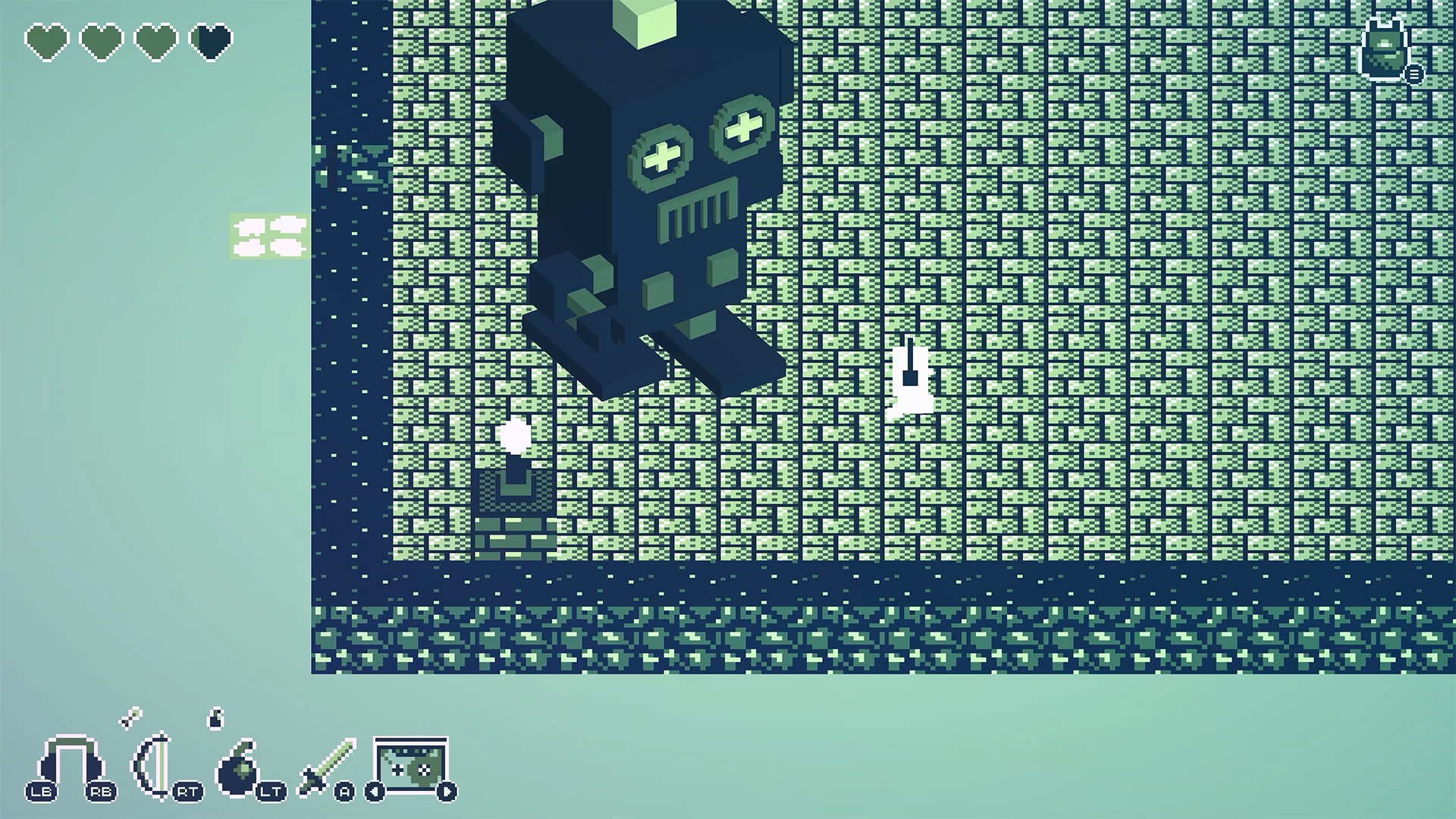The height and width of the screenshot is (819, 1456).
Task: Open the menu badge on the backpack
Action: pyautogui.click(x=1414, y=74)
